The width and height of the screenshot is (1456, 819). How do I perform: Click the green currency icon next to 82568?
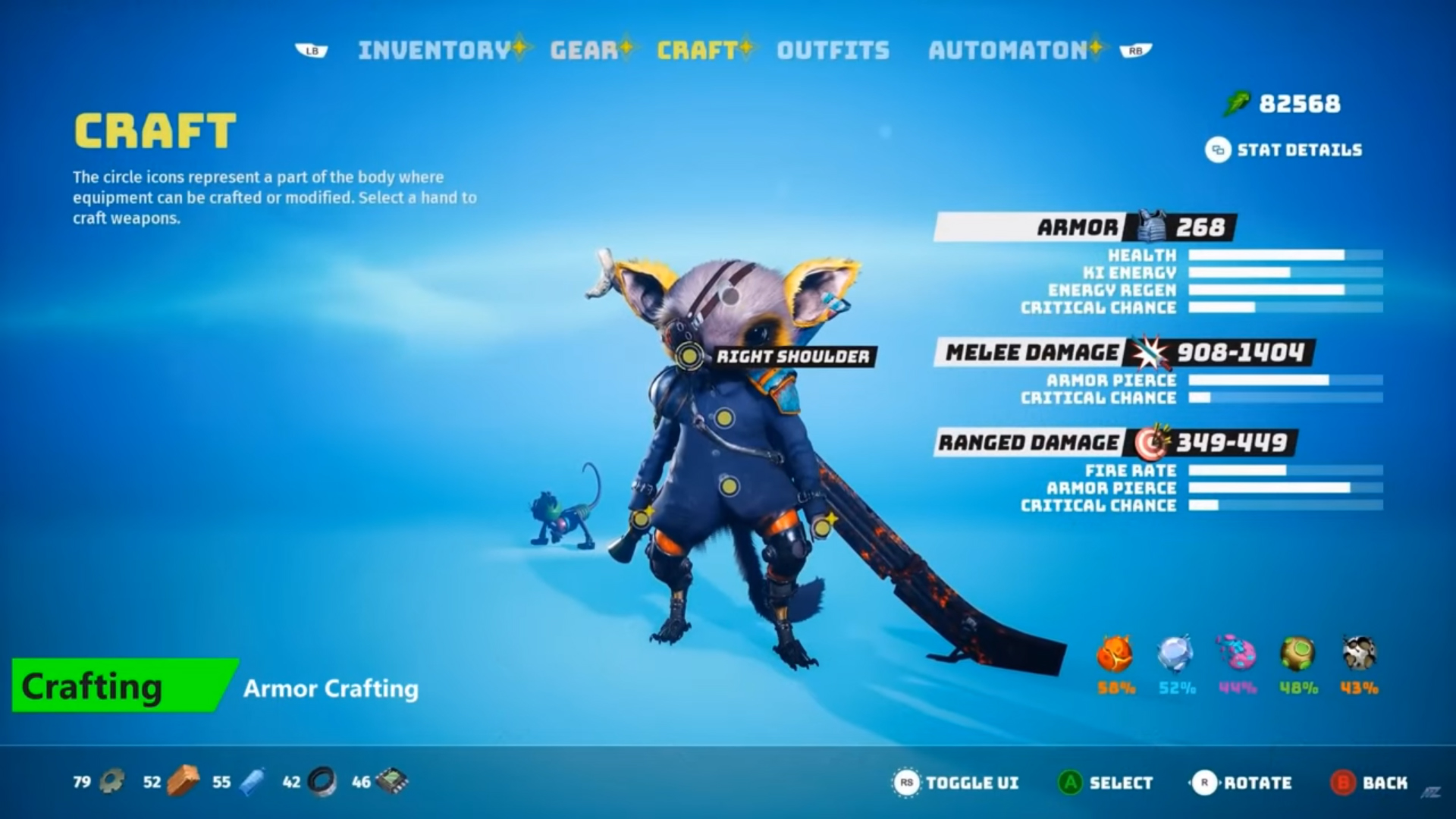1236,103
